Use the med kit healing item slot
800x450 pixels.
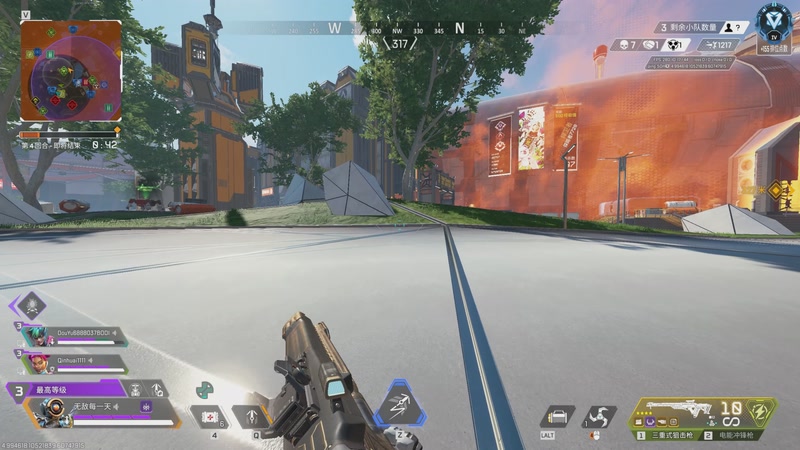[x=212, y=416]
